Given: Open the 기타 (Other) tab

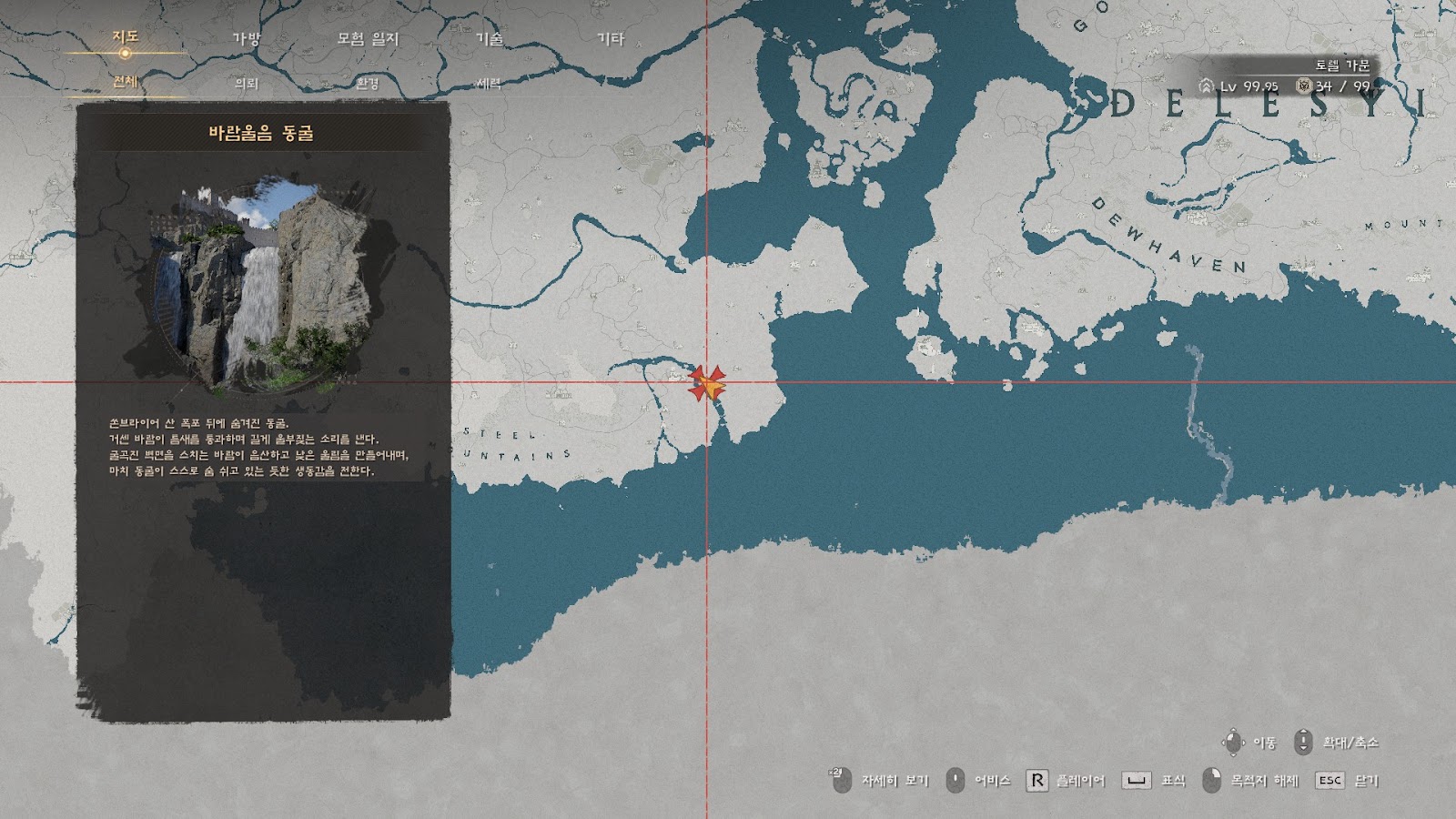Looking at the screenshot, I should coord(611,39).
